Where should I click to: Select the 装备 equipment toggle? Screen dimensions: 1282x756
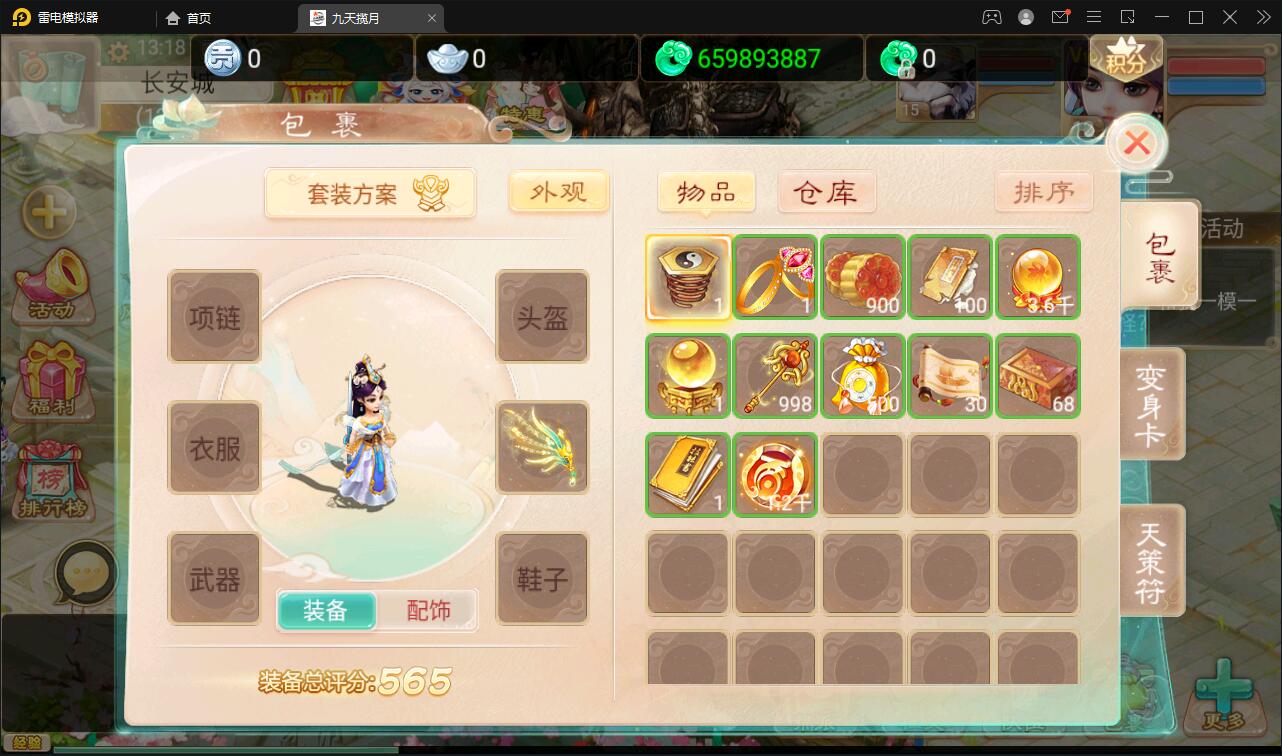pos(327,609)
